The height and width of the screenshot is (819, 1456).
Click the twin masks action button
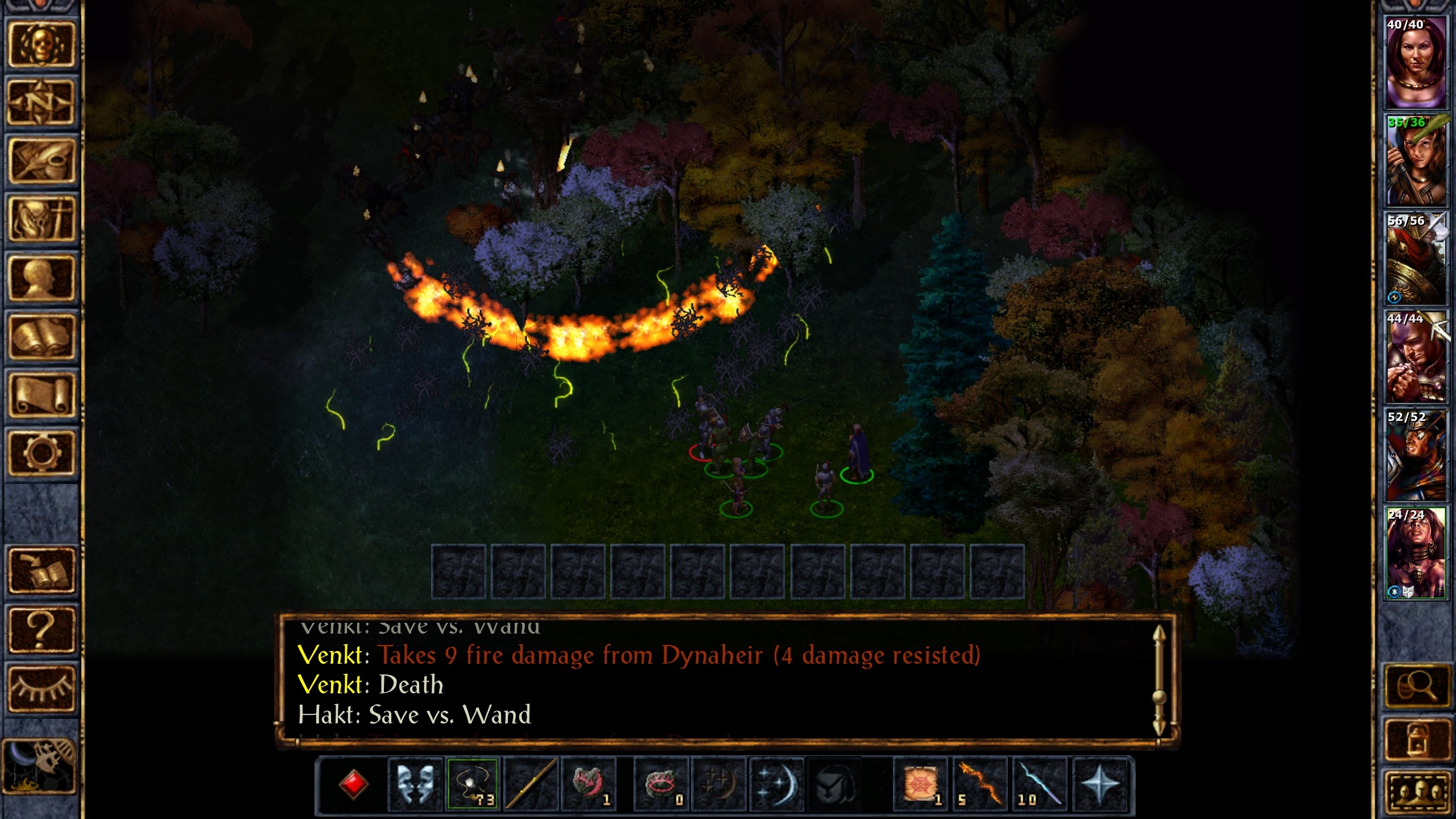(415, 783)
